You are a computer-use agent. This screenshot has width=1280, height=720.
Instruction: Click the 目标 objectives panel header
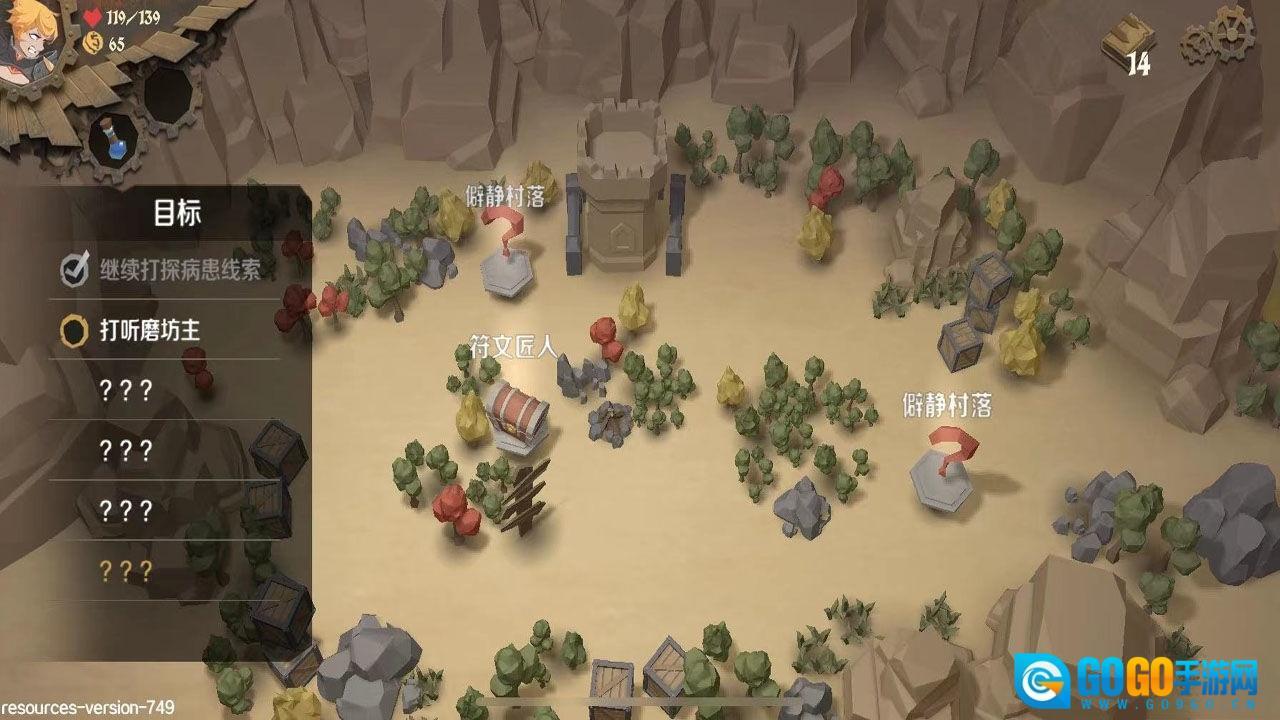[x=177, y=213]
